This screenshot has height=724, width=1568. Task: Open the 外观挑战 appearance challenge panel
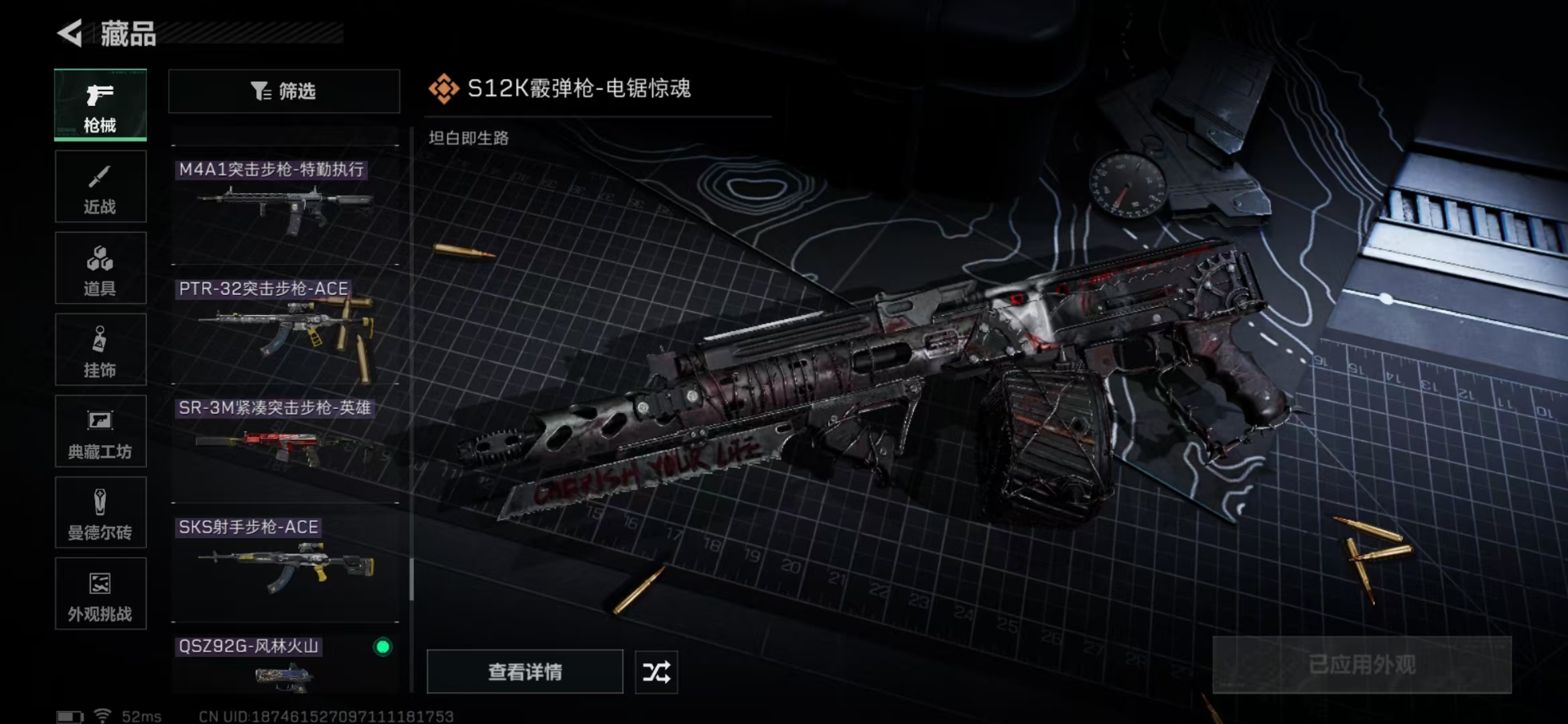(x=100, y=594)
